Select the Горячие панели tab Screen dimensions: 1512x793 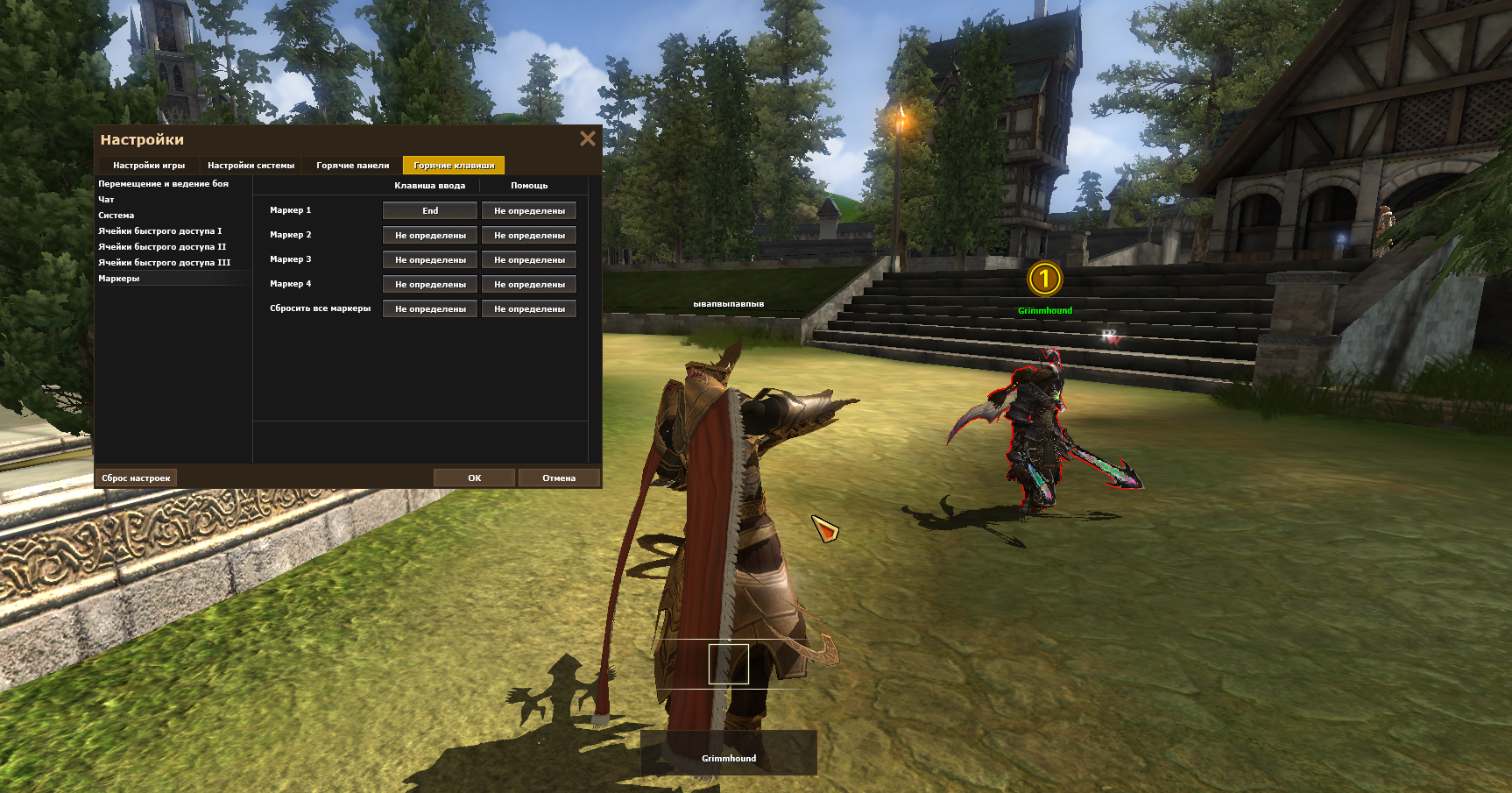click(352, 166)
